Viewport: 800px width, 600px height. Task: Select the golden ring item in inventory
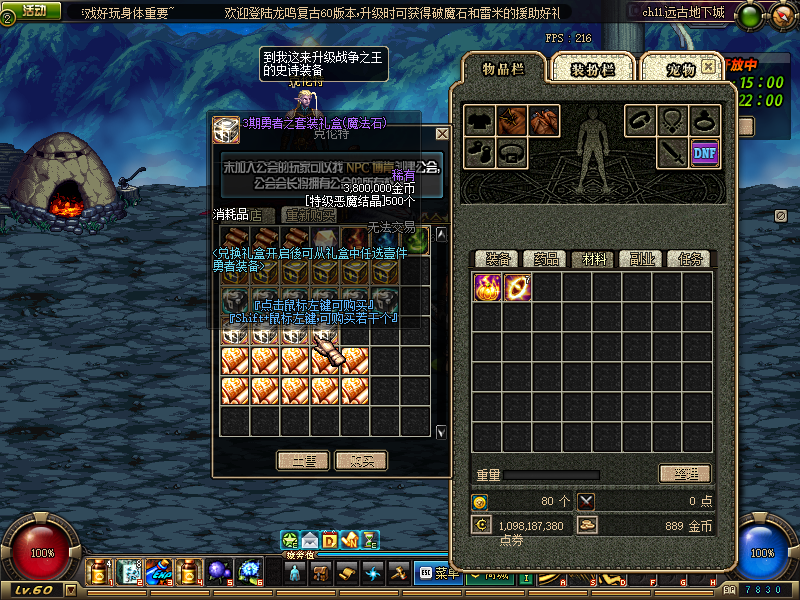[x=517, y=287]
